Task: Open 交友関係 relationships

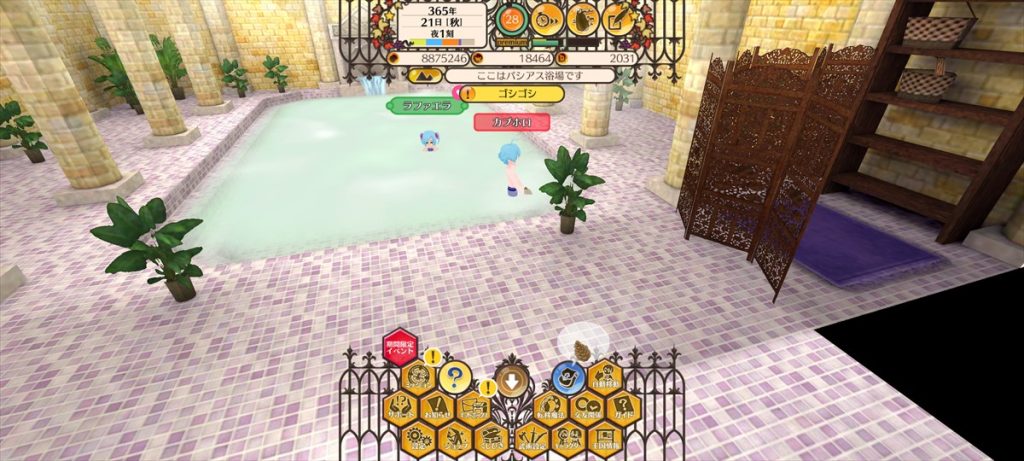Action: point(587,407)
